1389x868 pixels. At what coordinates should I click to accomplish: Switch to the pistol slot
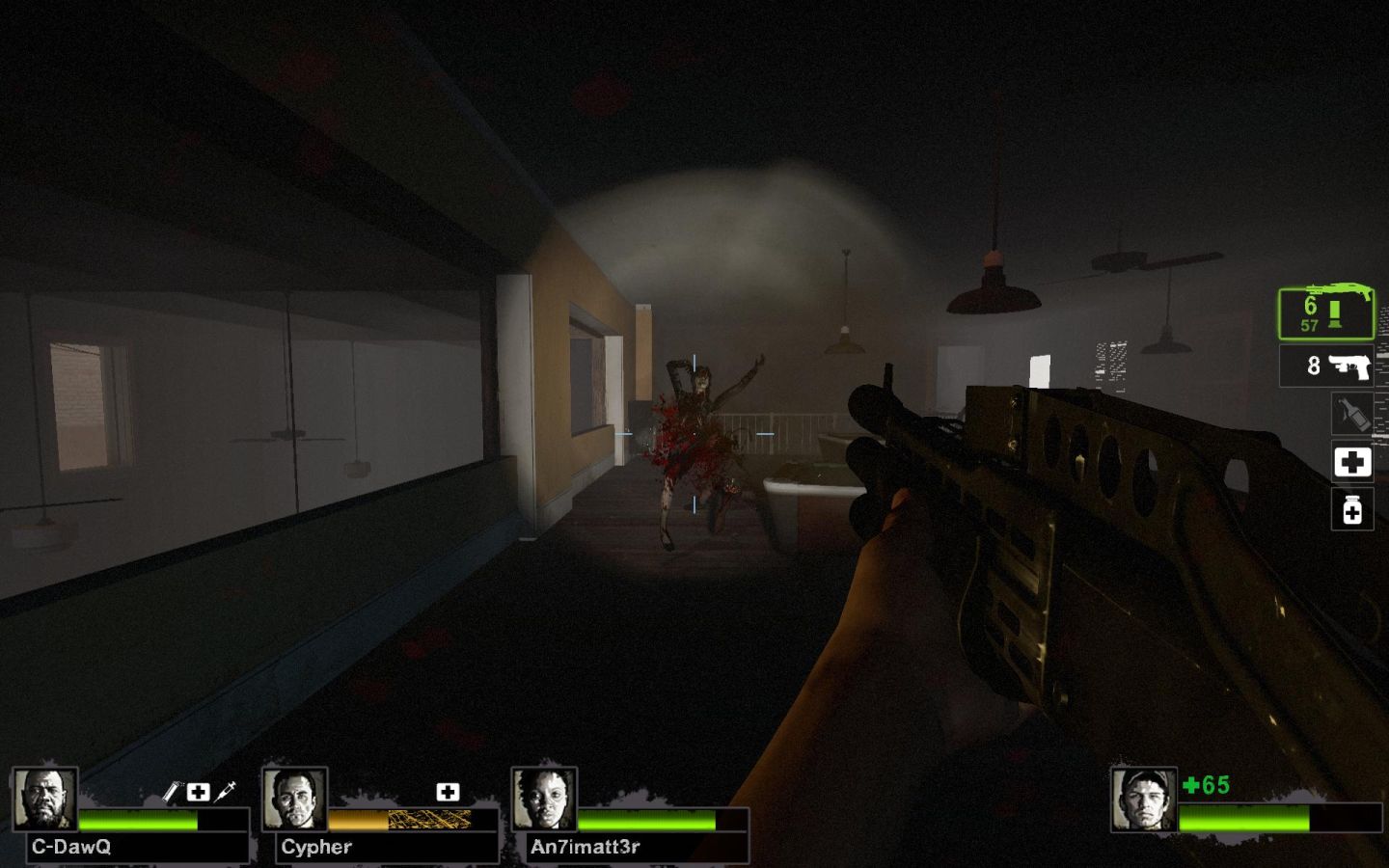(1326, 366)
